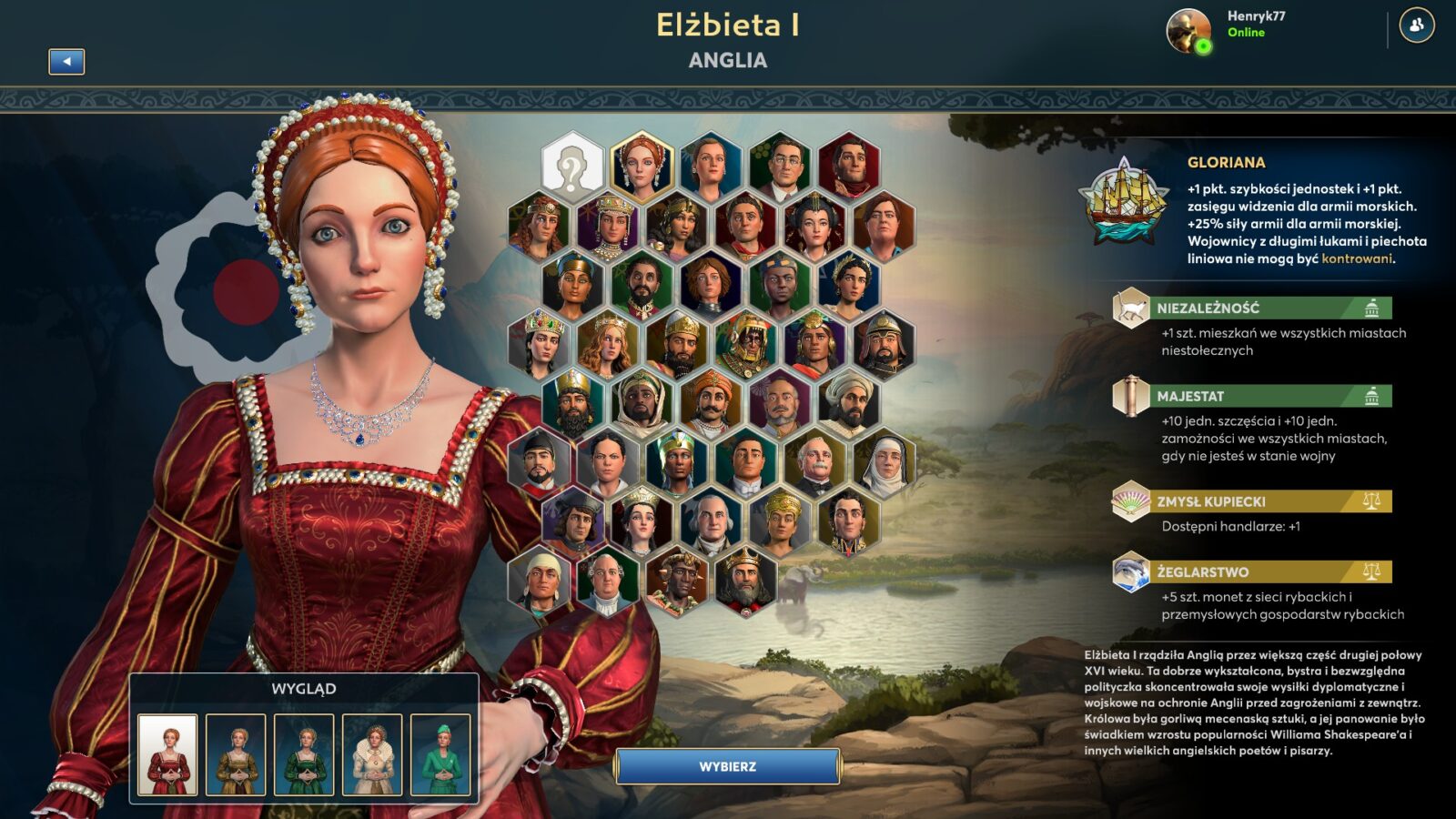This screenshot has height=819, width=1456.
Task: Select the leader with the jaguar headdress
Action: click(745, 344)
